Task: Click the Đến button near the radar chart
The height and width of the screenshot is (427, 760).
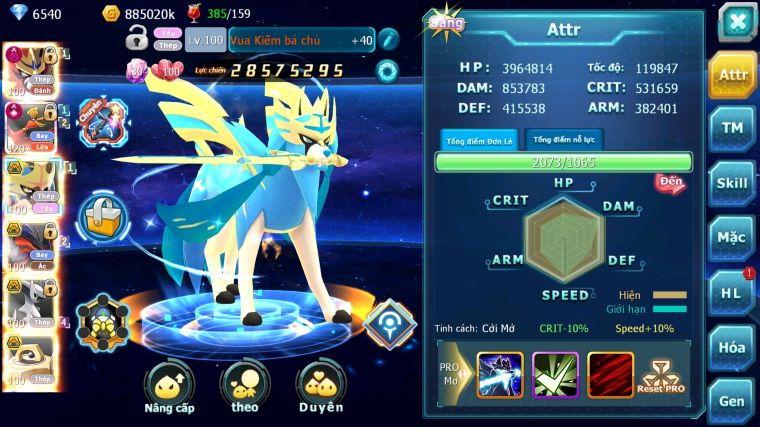Action: pyautogui.click(x=670, y=182)
